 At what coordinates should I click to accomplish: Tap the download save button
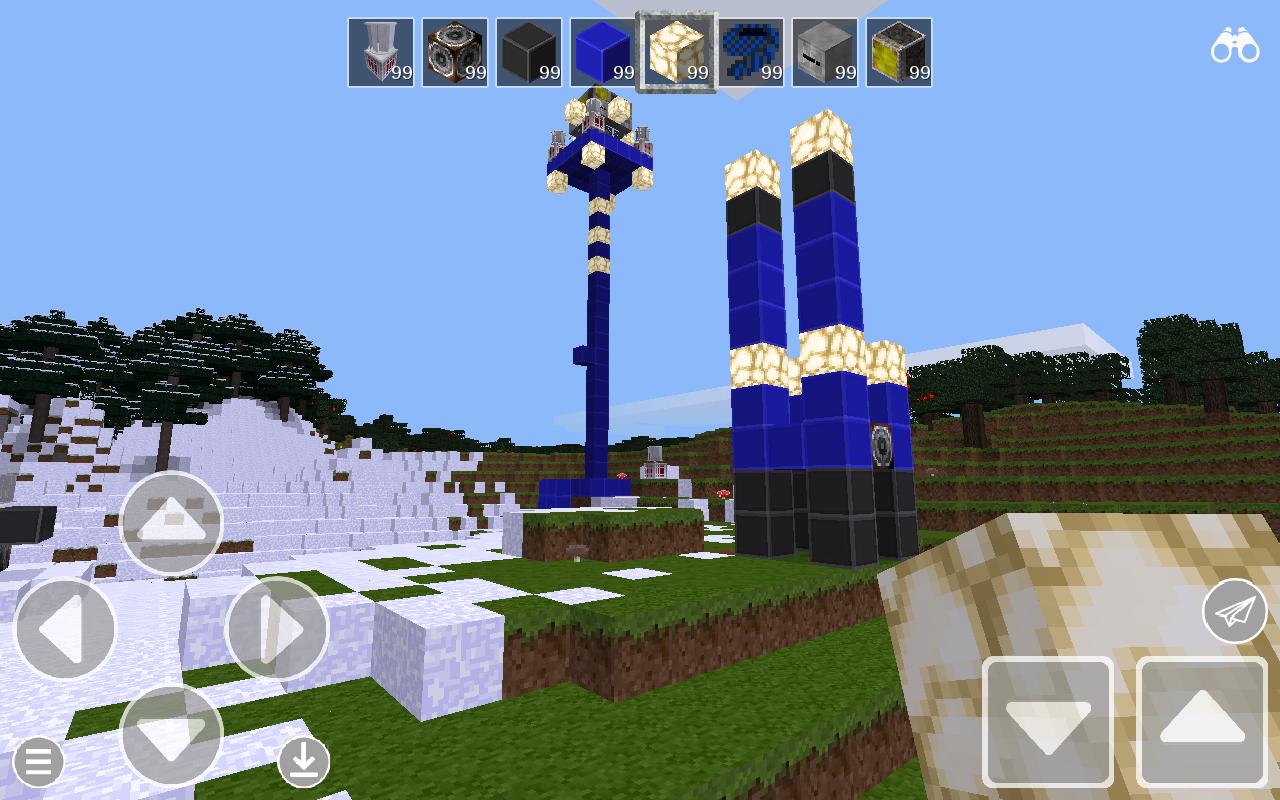click(305, 762)
